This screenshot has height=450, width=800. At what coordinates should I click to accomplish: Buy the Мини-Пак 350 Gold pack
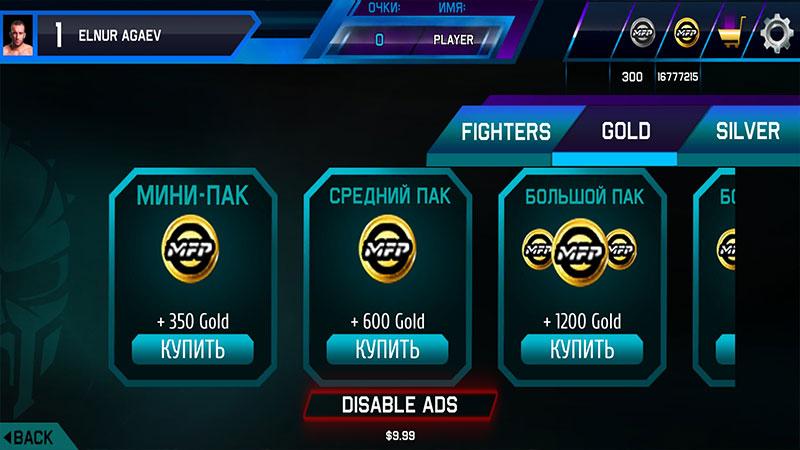click(192, 350)
